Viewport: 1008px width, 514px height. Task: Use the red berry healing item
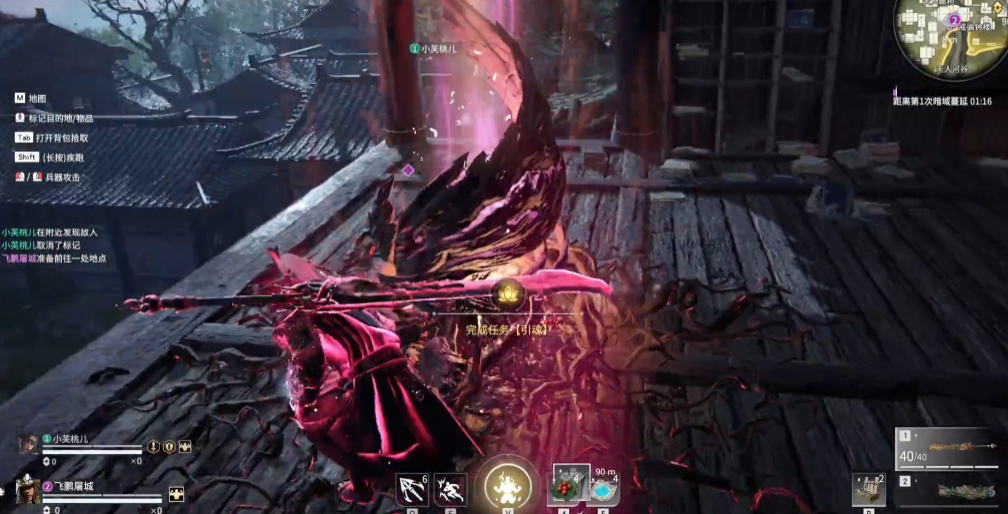click(568, 486)
